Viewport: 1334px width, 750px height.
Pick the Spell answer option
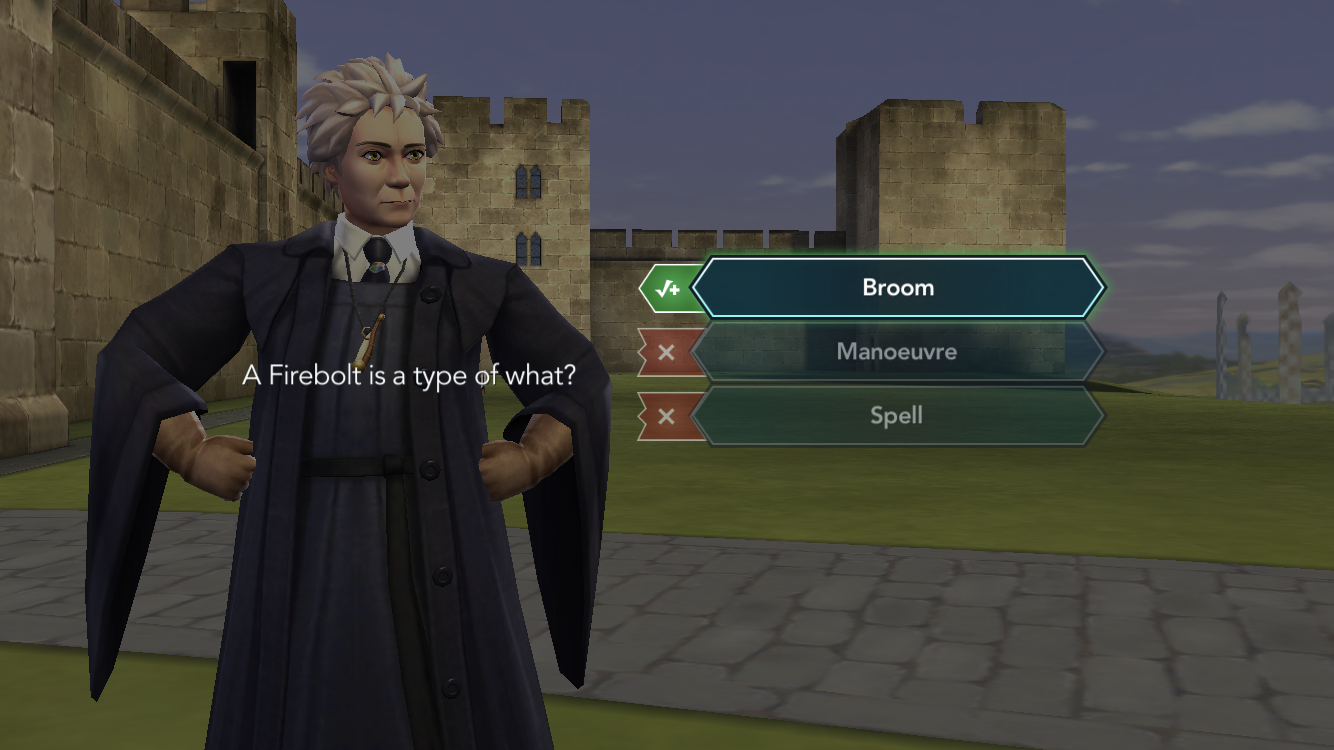point(897,416)
